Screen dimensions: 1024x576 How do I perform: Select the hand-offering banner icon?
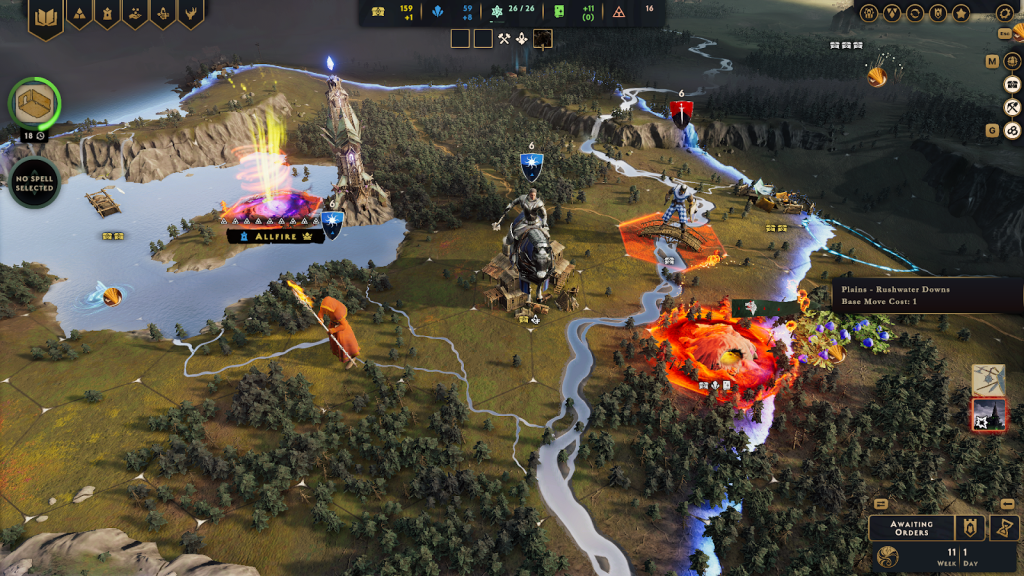click(135, 14)
